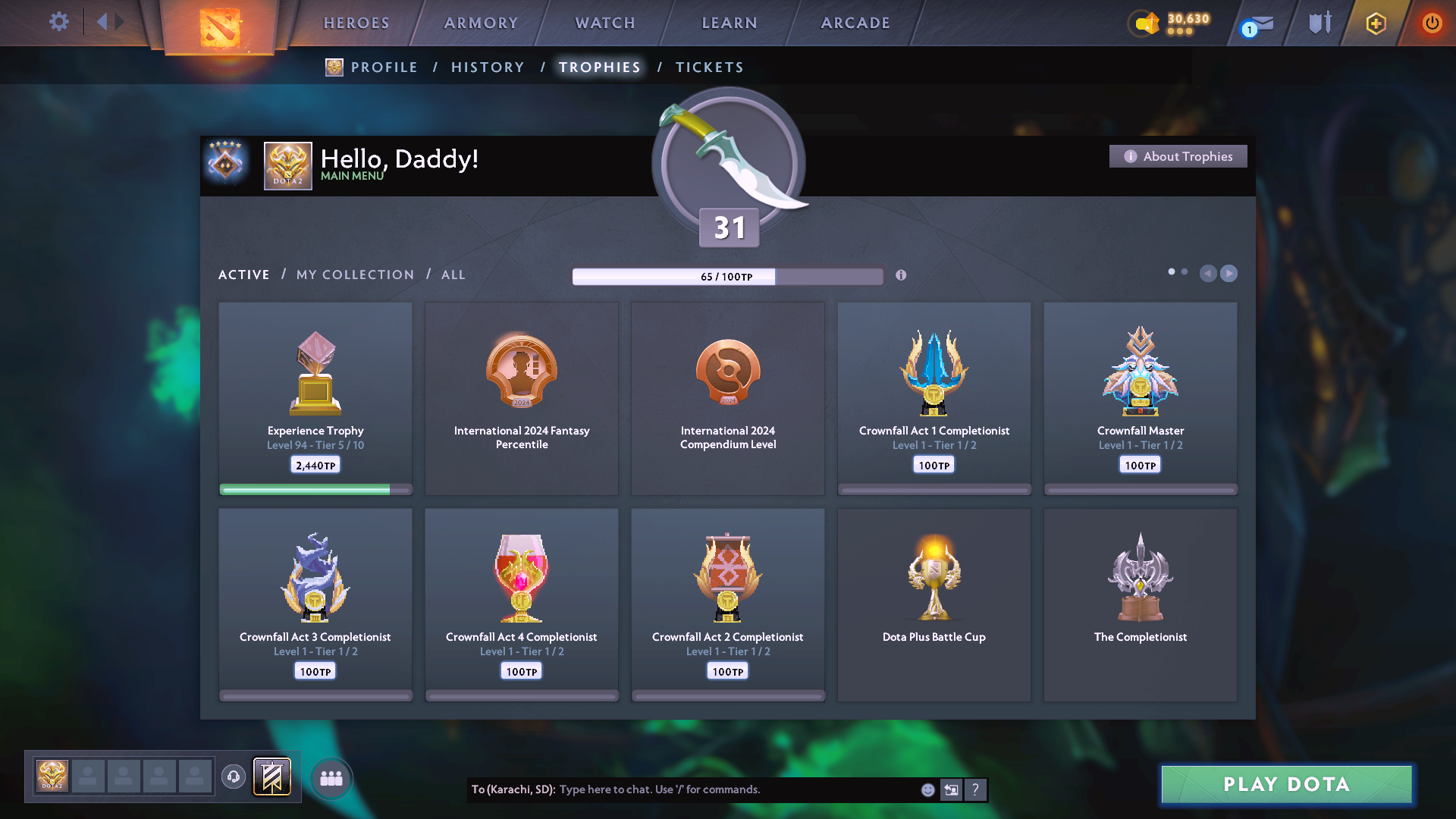Open the Watch menu
1456x819 pixels.
click(605, 23)
